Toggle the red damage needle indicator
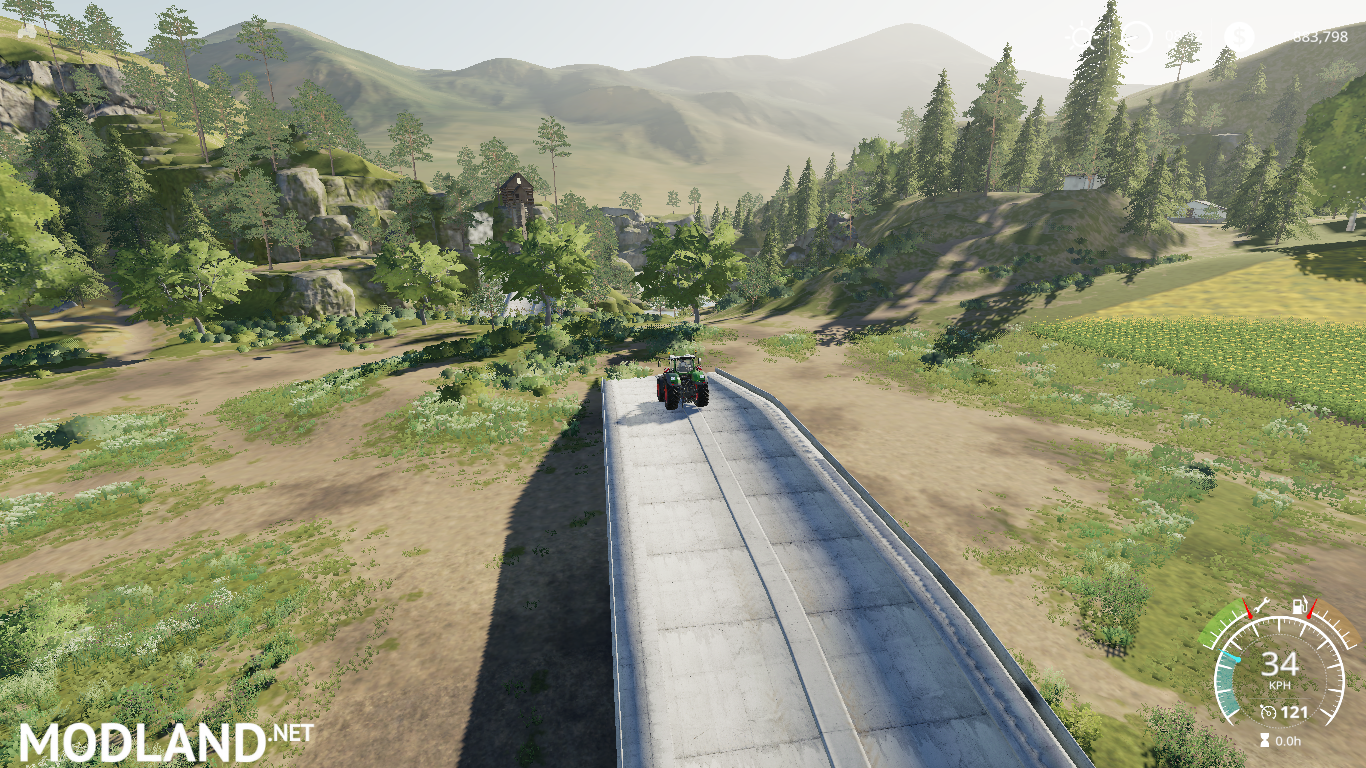This screenshot has height=768, width=1366. (1248, 610)
